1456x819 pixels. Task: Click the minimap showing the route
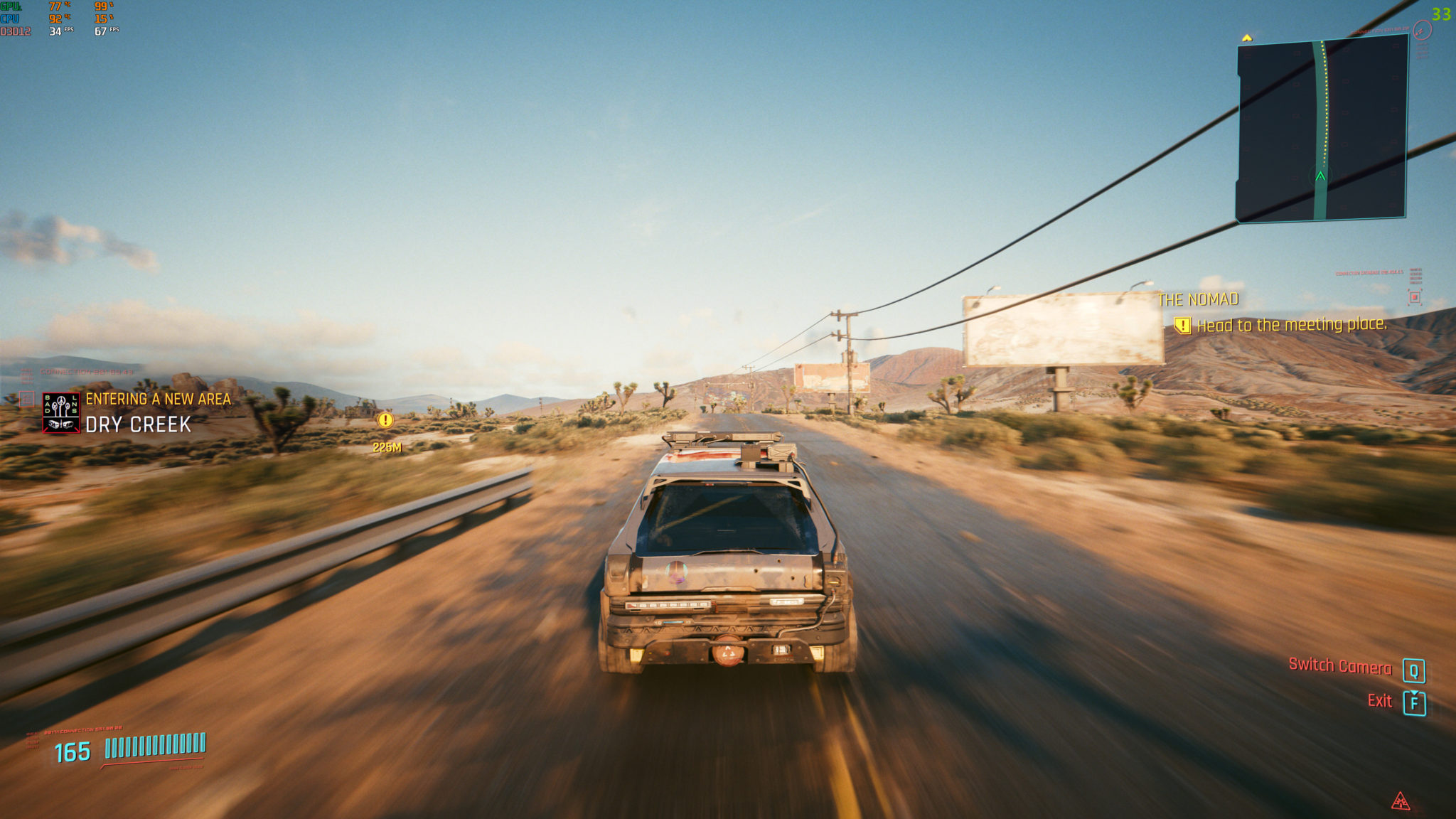[x=1322, y=129]
